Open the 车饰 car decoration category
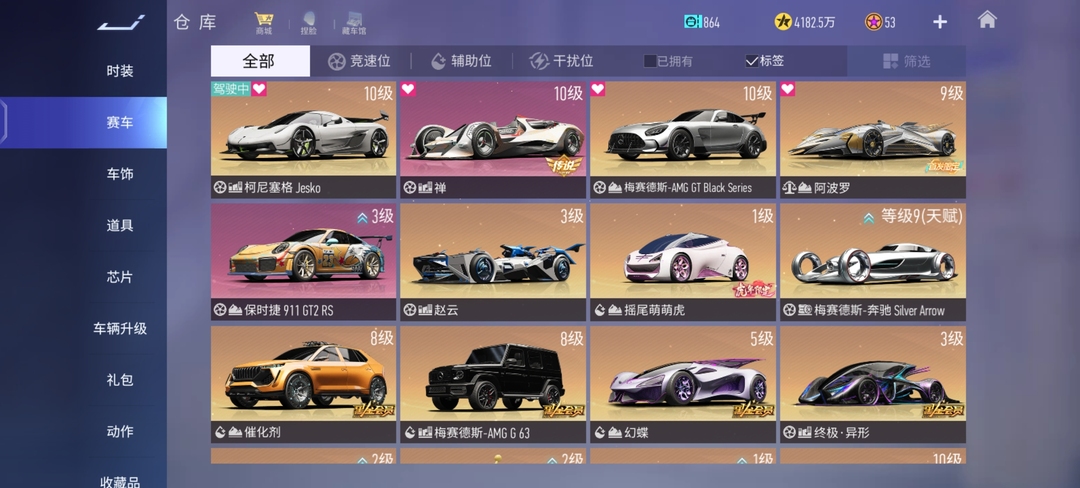 [120, 174]
